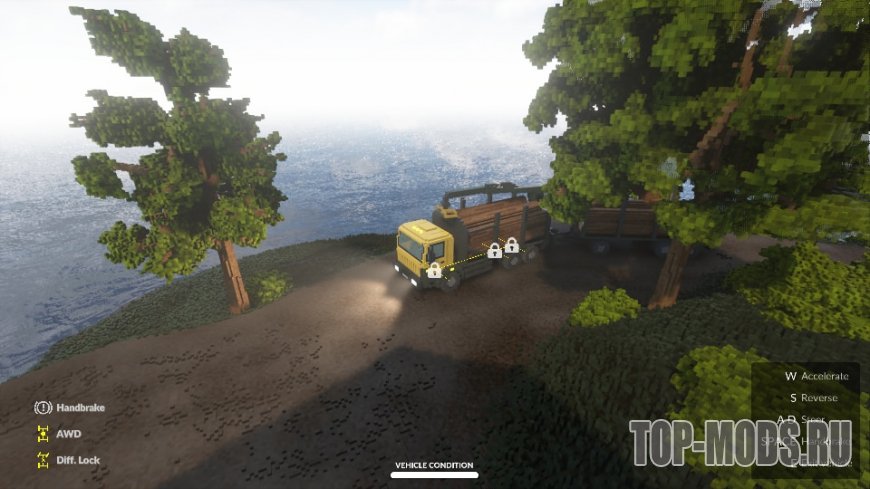Screen dimensions: 870x489
Task: Toggle the AWD drivetrain icon
Action: click(43, 434)
